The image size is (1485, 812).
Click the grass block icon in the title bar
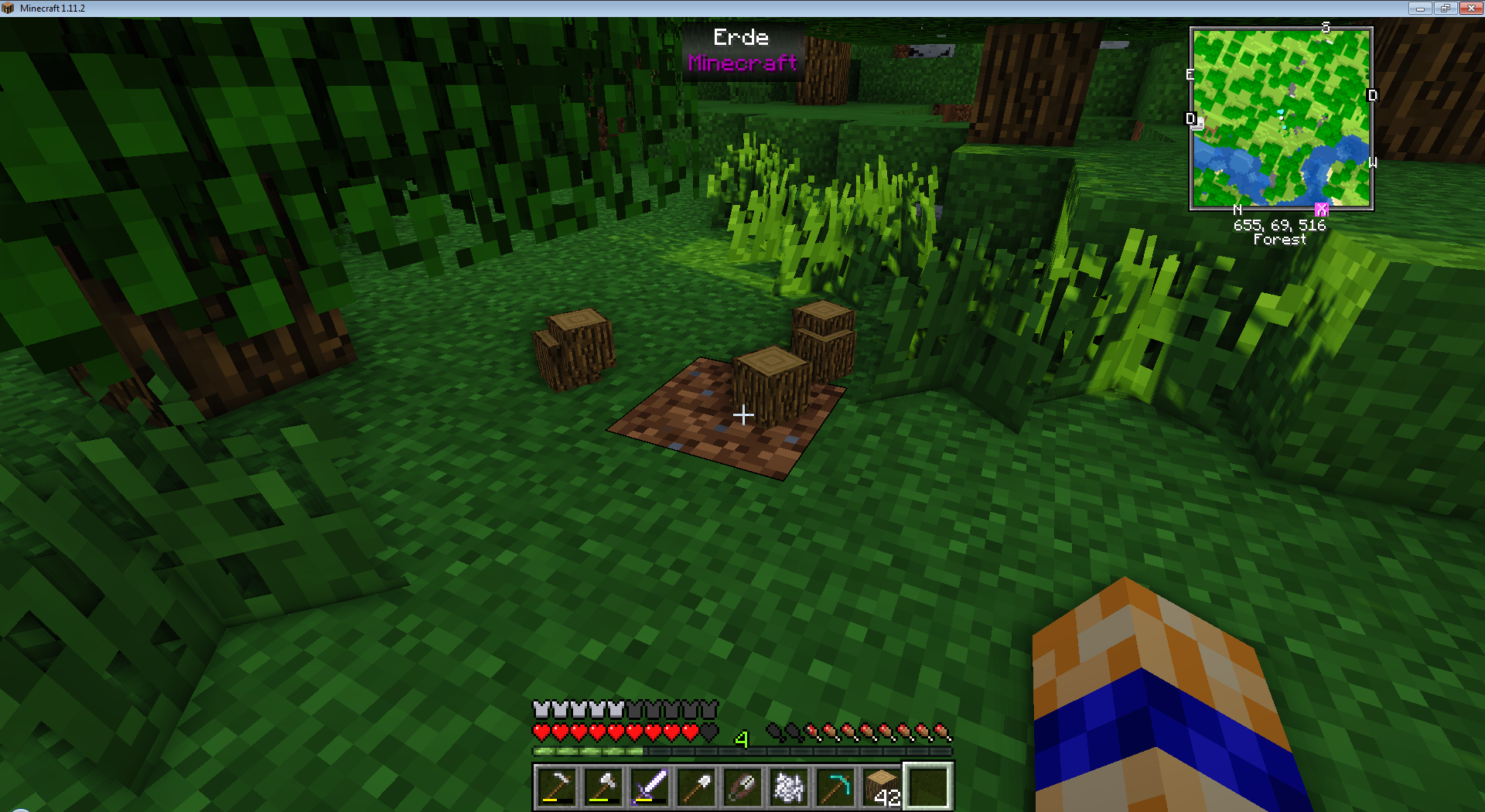(x=7, y=8)
